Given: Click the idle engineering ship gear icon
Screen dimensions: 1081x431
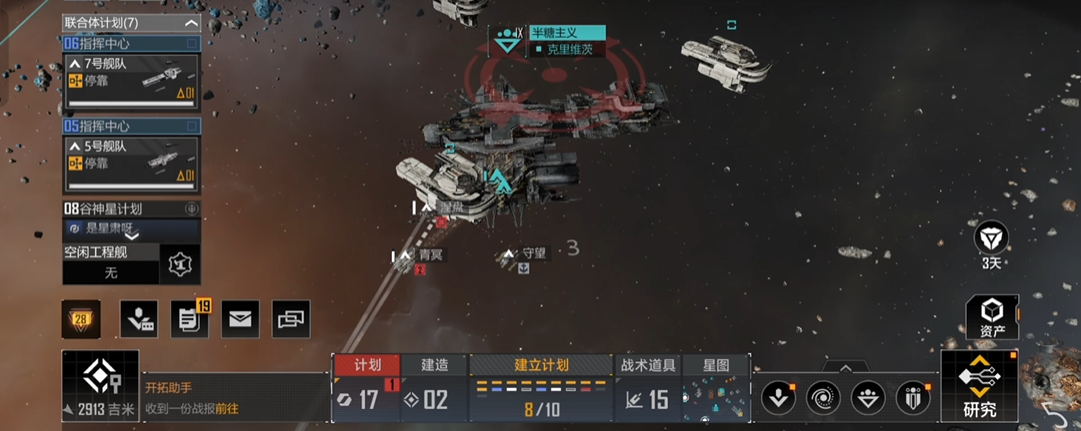Looking at the screenshot, I should (181, 265).
